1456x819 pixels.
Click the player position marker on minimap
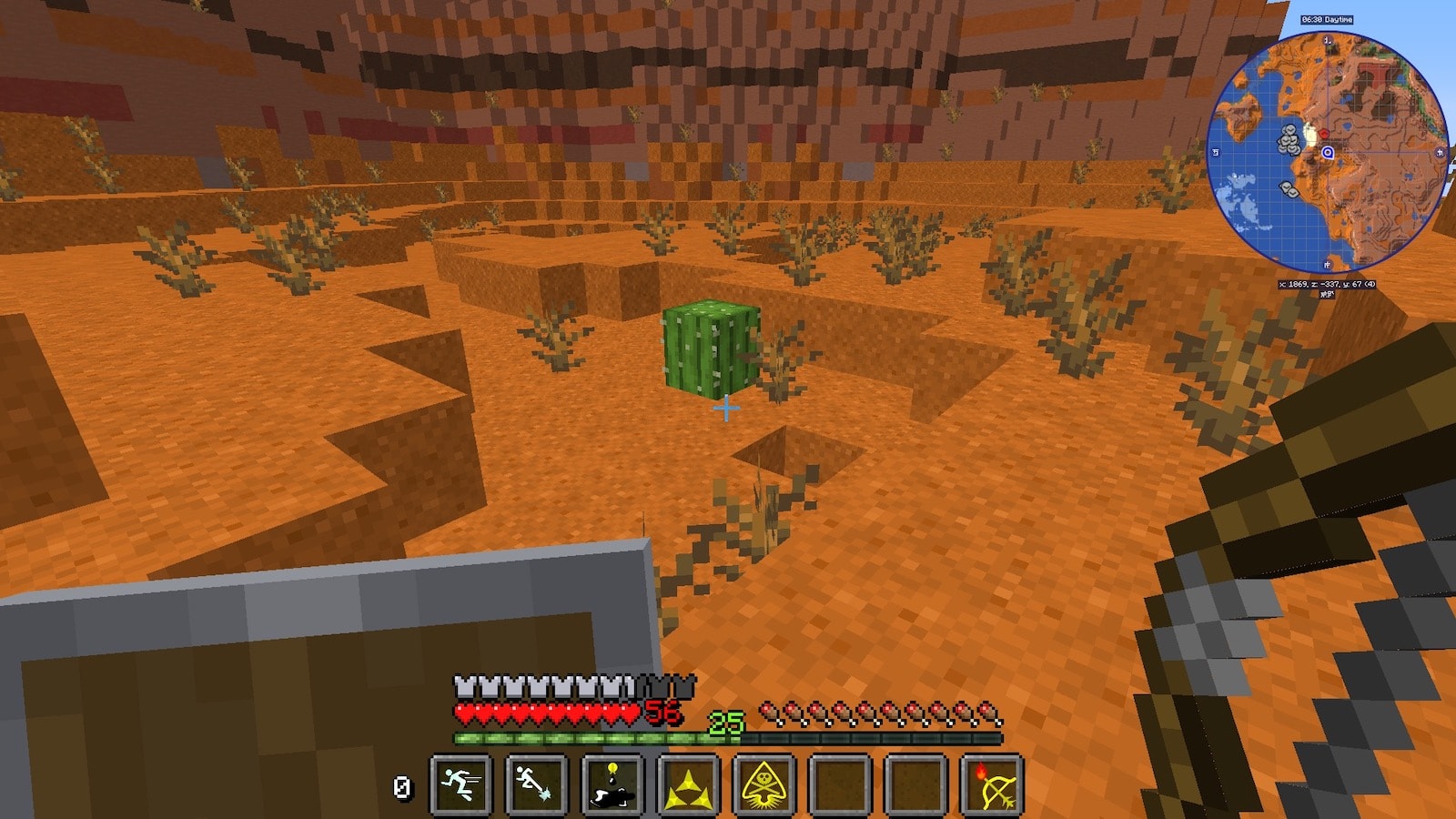pyautogui.click(x=1328, y=153)
